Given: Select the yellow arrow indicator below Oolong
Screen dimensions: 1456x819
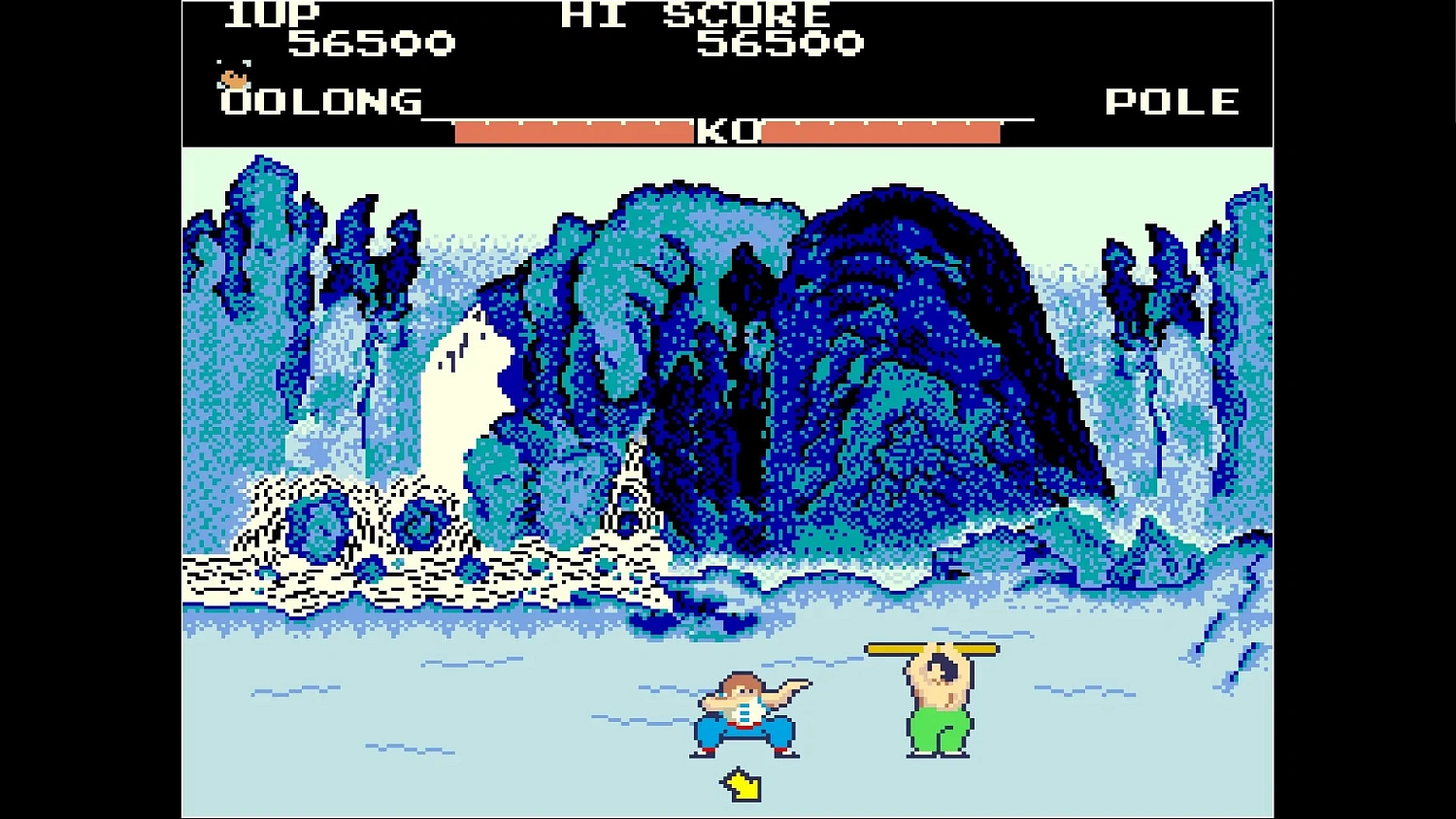Looking at the screenshot, I should tap(739, 785).
